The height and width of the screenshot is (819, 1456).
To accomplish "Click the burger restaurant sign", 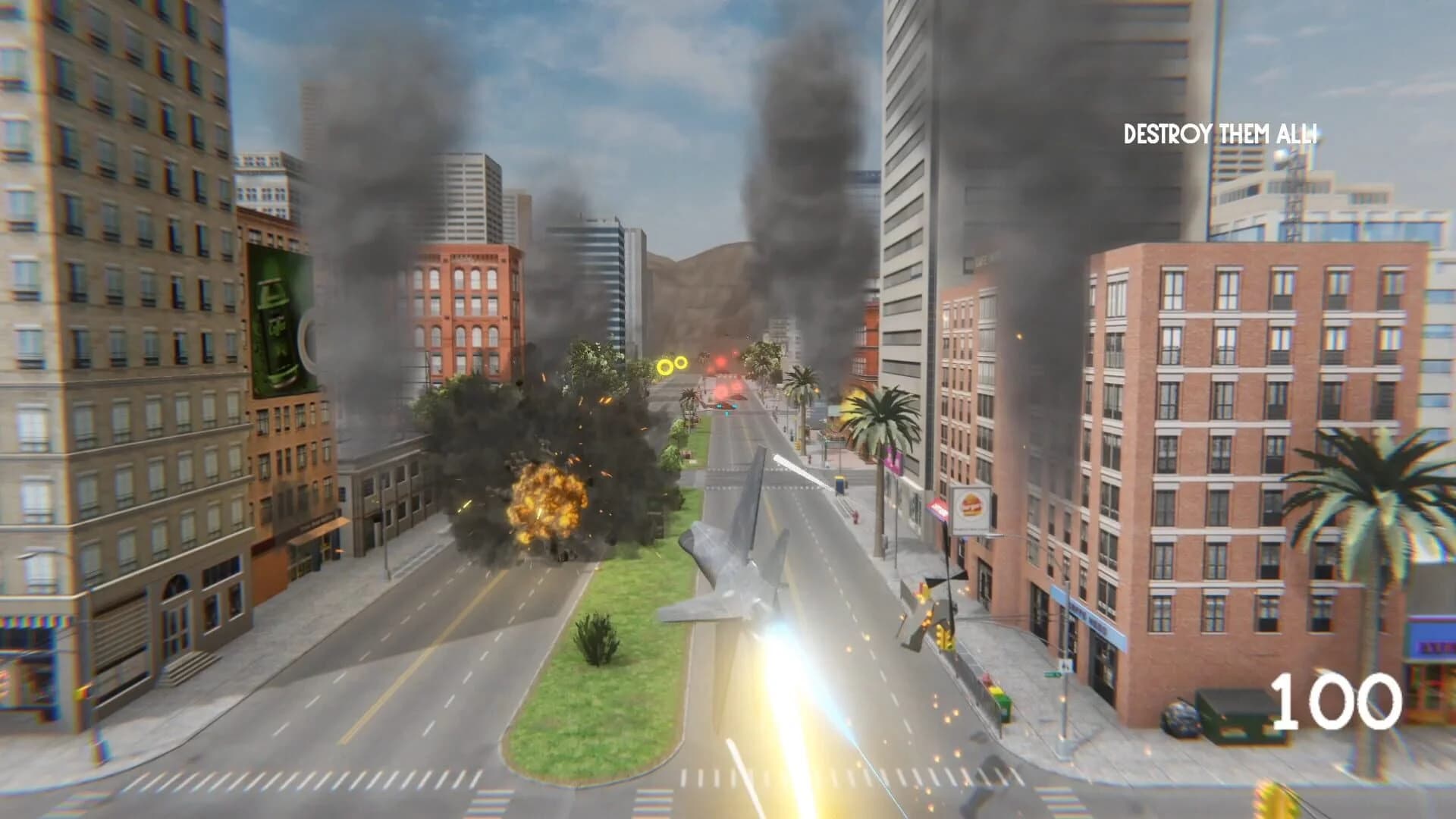I will click(971, 507).
